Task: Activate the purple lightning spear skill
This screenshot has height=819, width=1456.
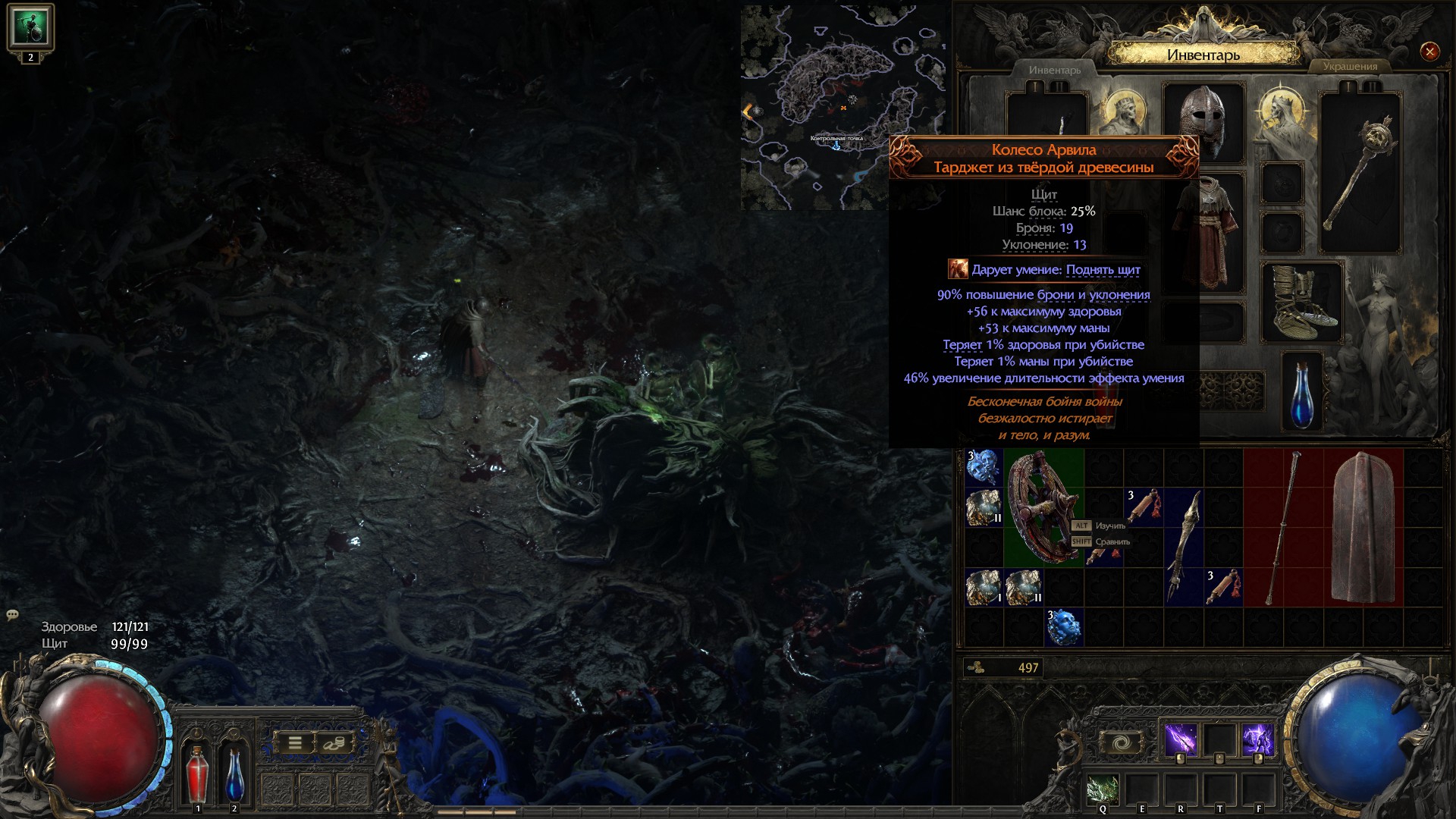Action: coord(1180,739)
